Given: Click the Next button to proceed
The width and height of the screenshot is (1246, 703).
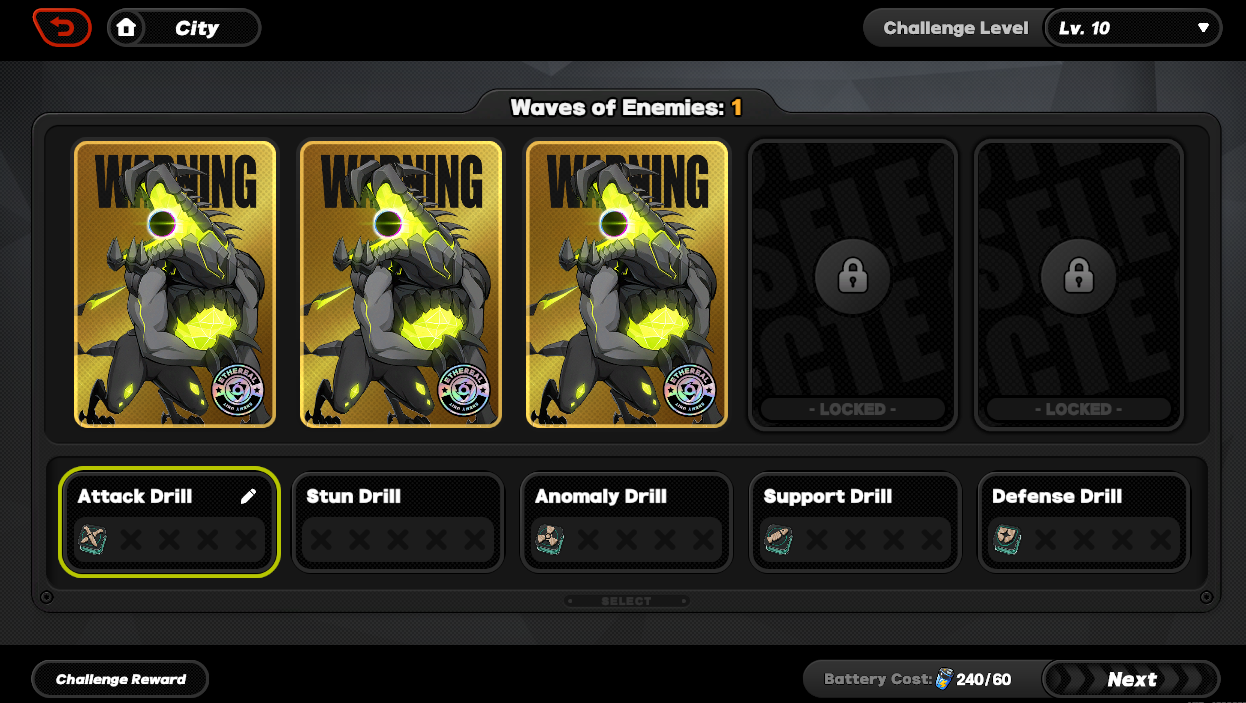Looking at the screenshot, I should tap(1131, 679).
